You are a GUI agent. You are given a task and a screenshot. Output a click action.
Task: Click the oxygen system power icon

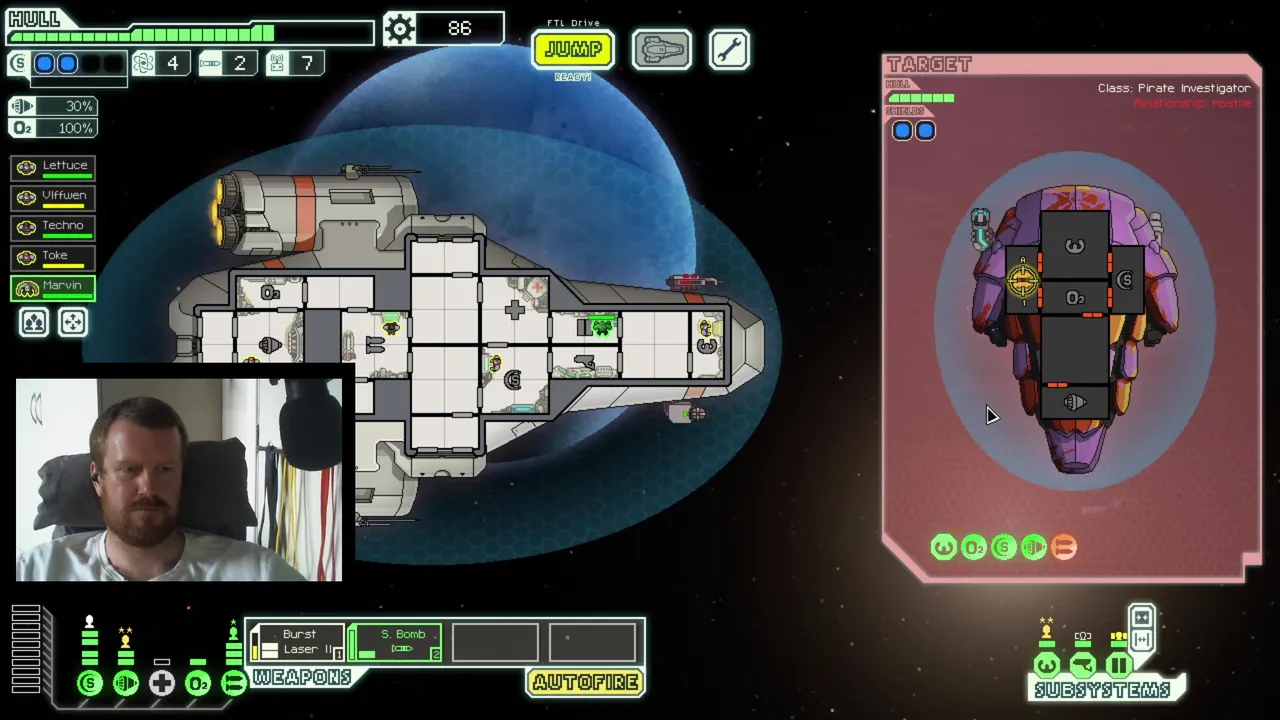pos(198,683)
